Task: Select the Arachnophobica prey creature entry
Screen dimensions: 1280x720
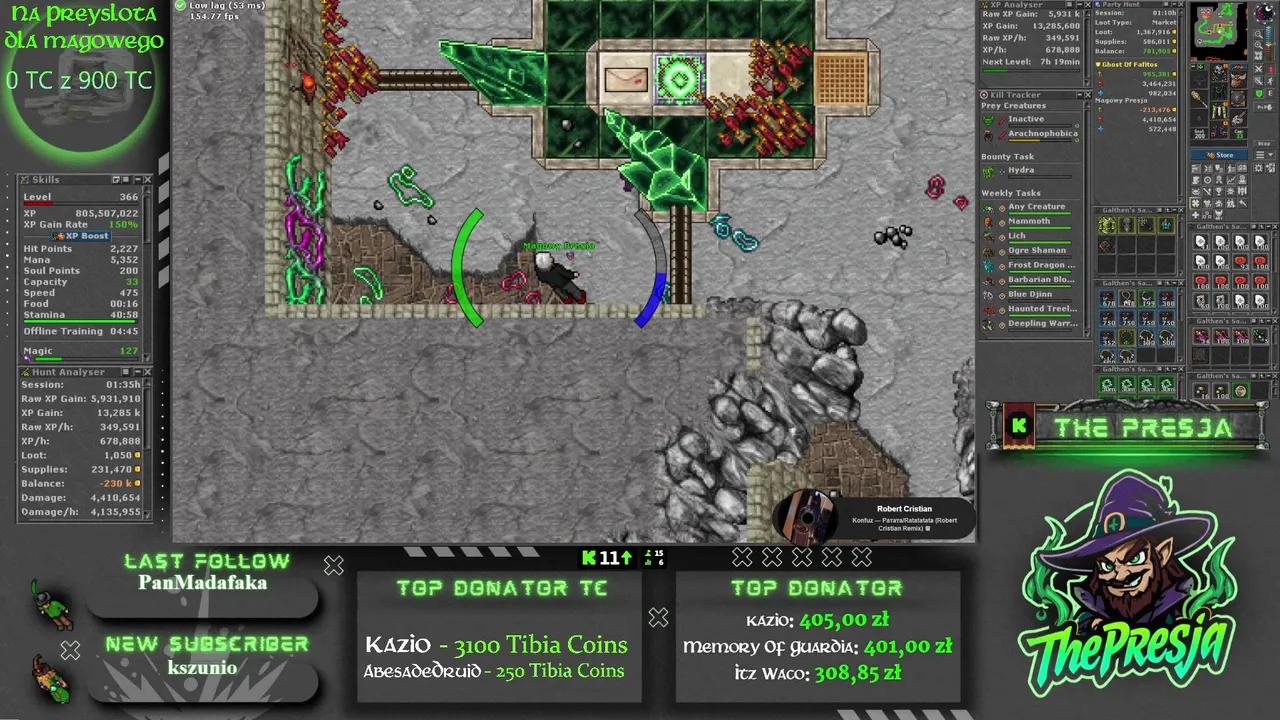Action: click(1042, 133)
